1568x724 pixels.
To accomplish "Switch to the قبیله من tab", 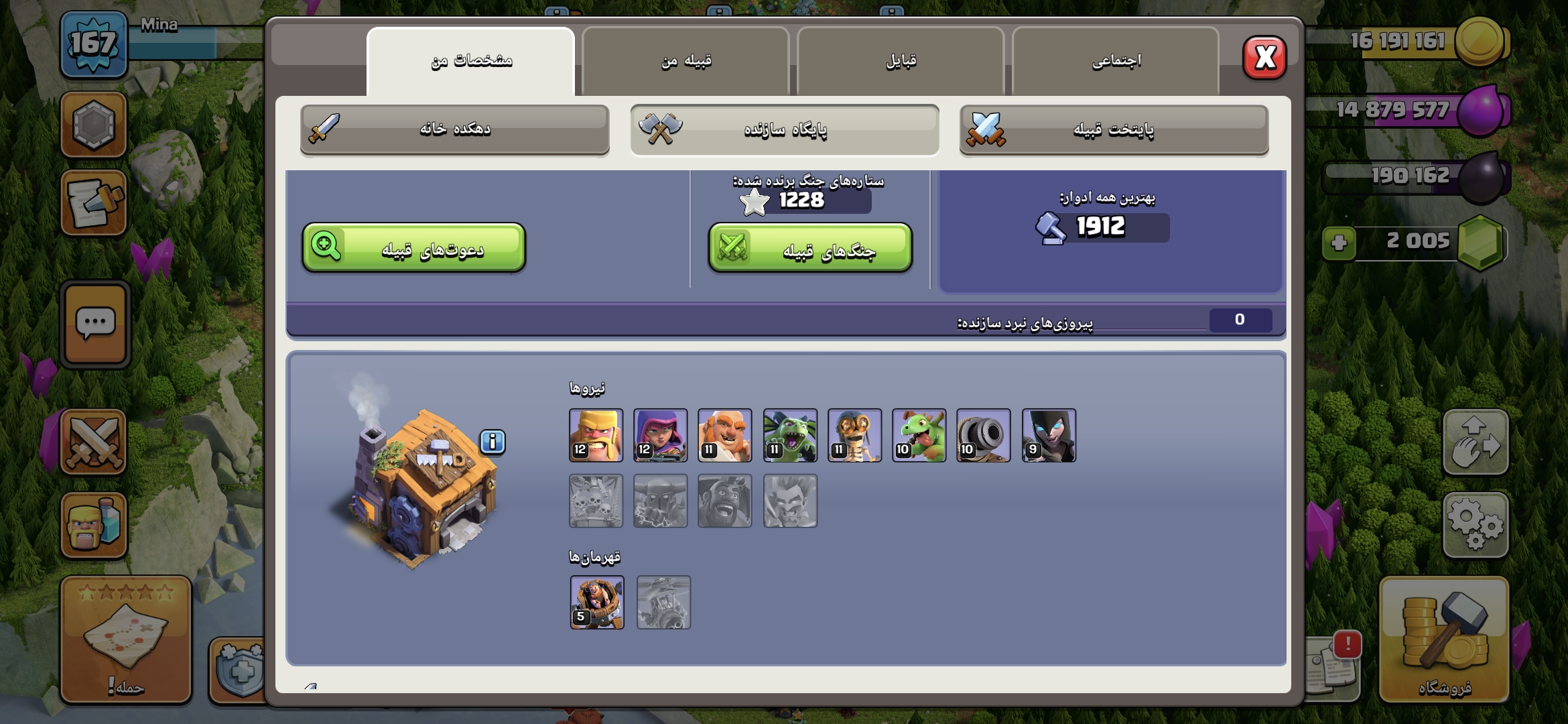I will click(685, 62).
